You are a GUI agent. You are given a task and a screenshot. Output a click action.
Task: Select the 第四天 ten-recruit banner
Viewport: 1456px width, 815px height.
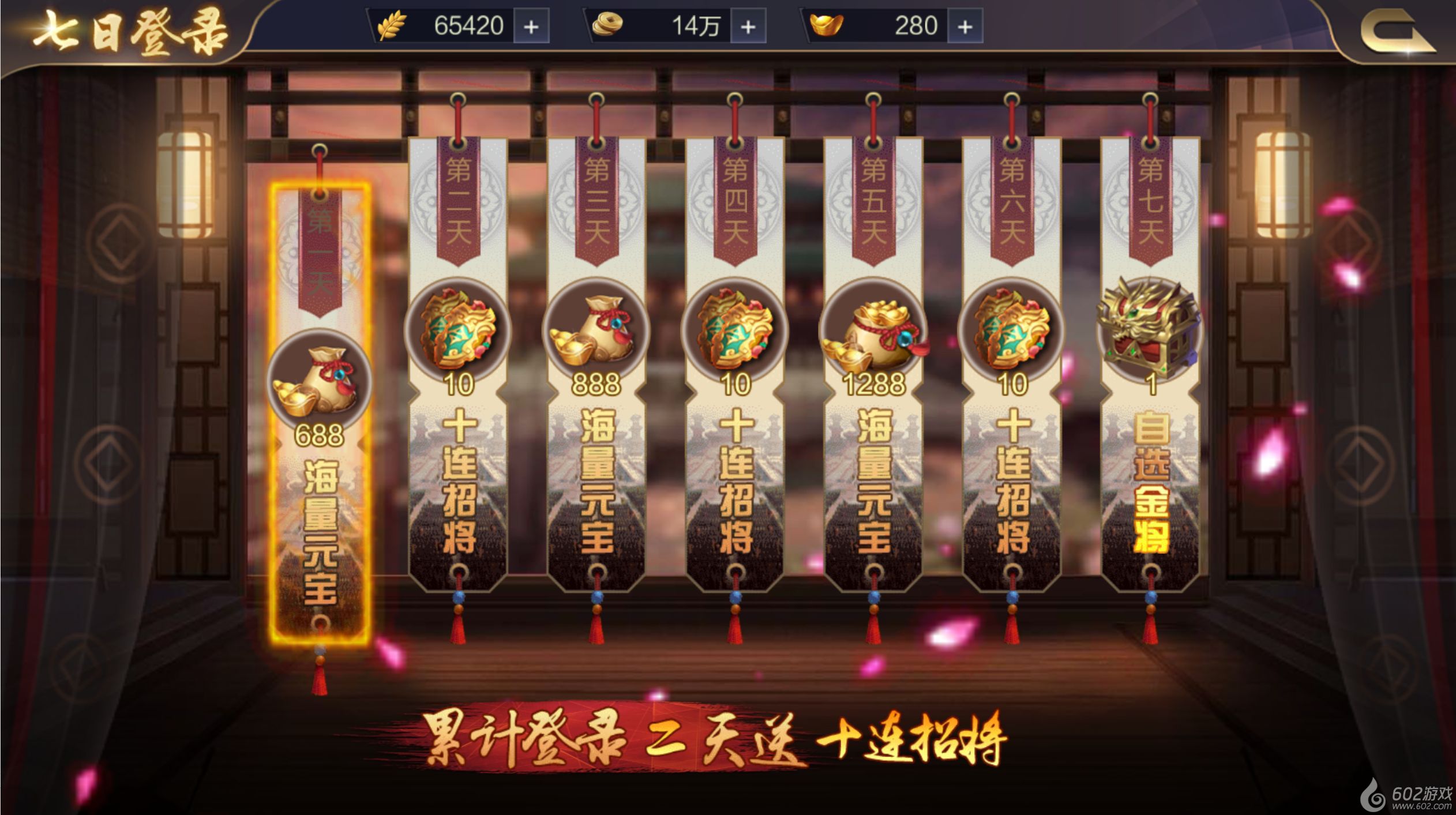735,363
